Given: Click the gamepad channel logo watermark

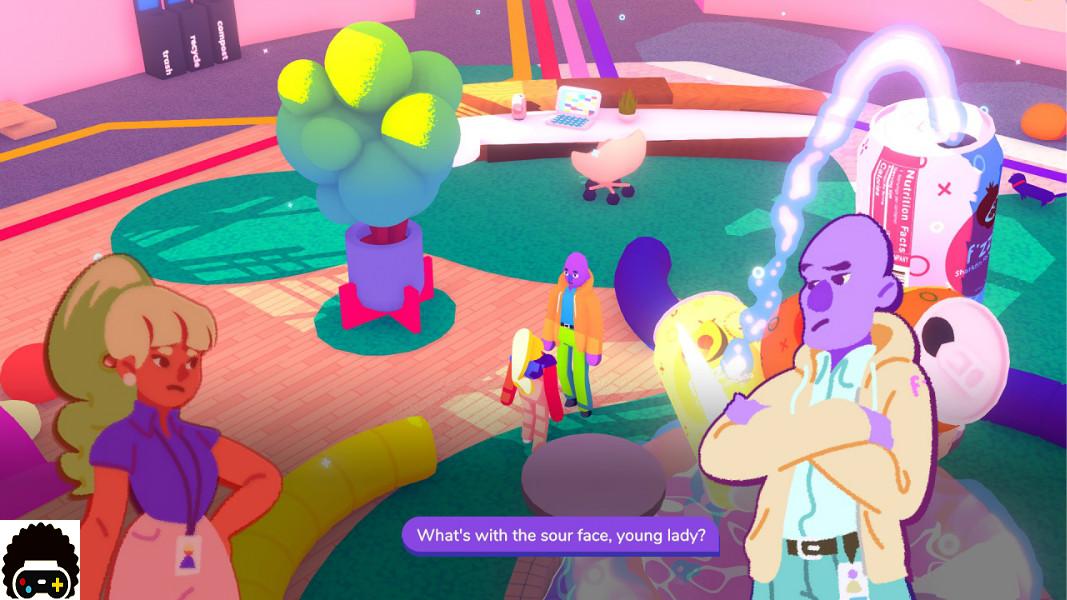Looking at the screenshot, I should pos(40,561).
